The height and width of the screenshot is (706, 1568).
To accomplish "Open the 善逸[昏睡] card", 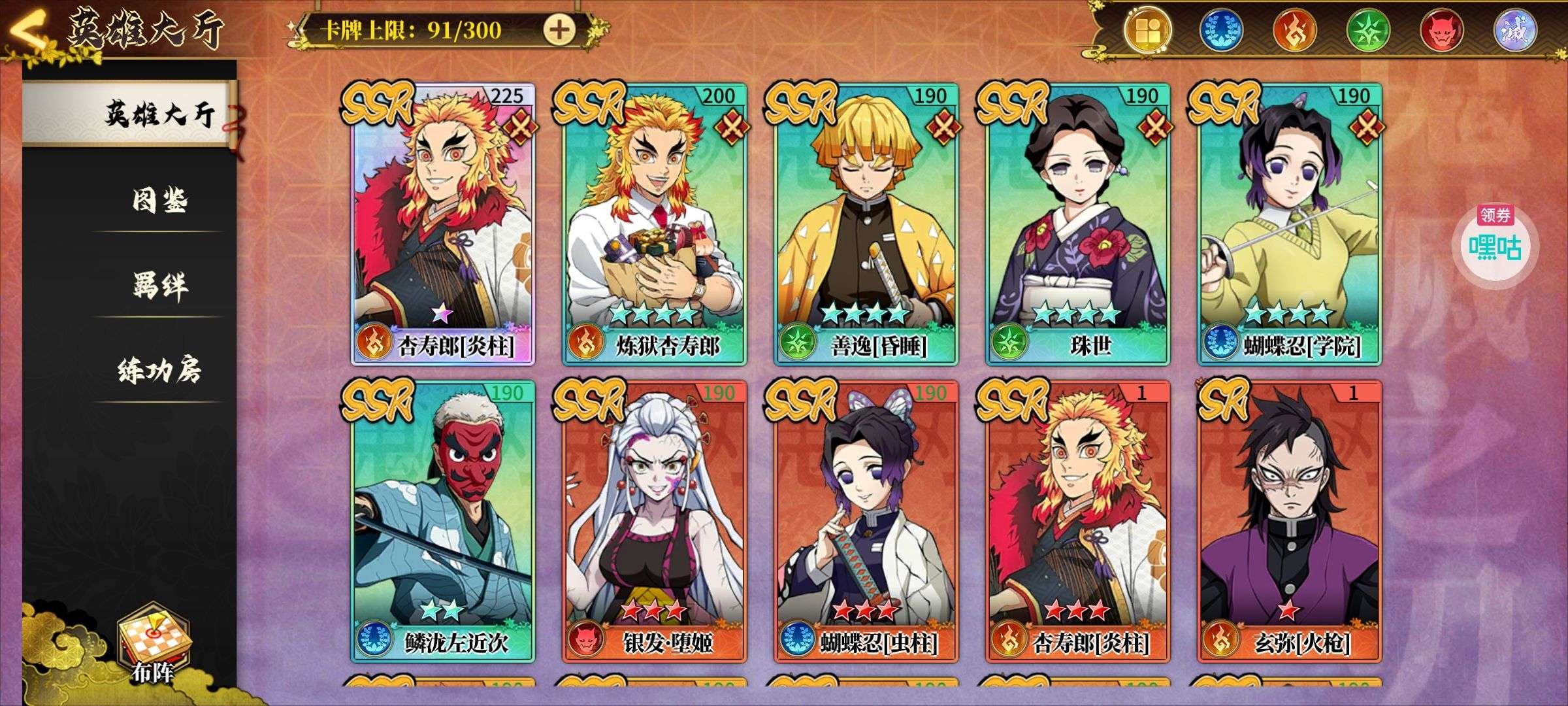I will point(866,224).
